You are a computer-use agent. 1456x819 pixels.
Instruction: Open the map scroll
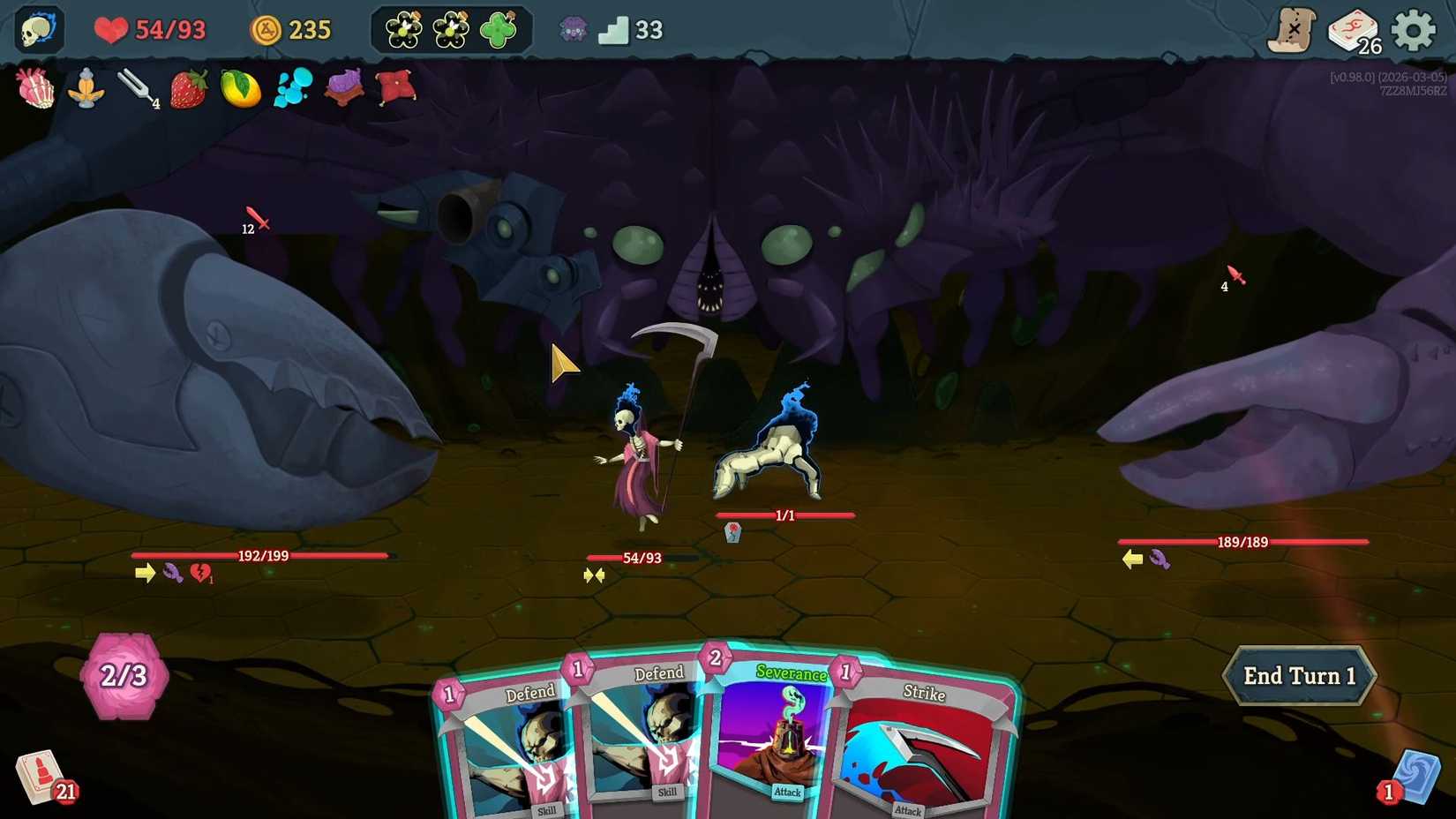(1294, 29)
